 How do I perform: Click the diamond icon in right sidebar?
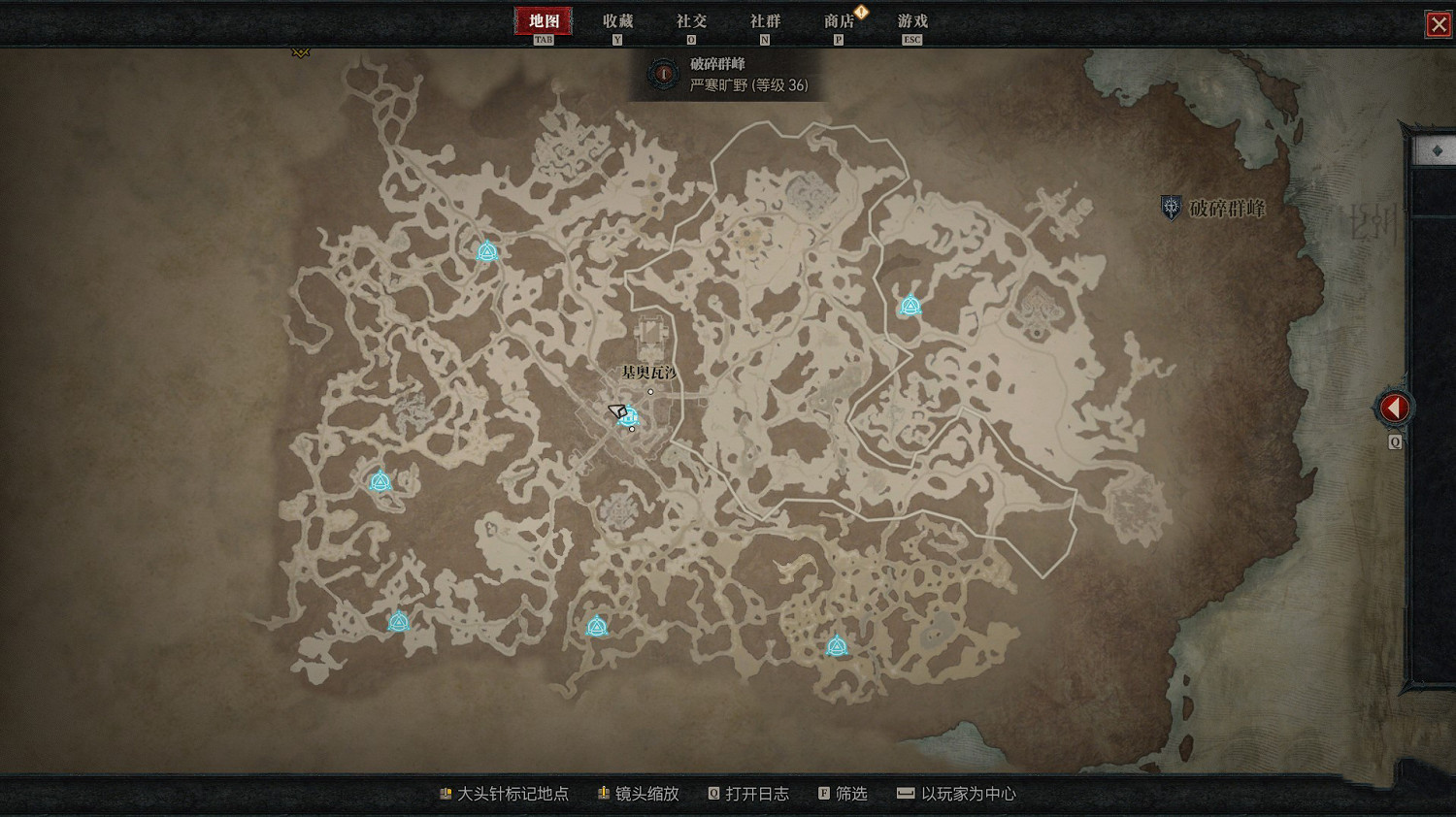click(1436, 148)
